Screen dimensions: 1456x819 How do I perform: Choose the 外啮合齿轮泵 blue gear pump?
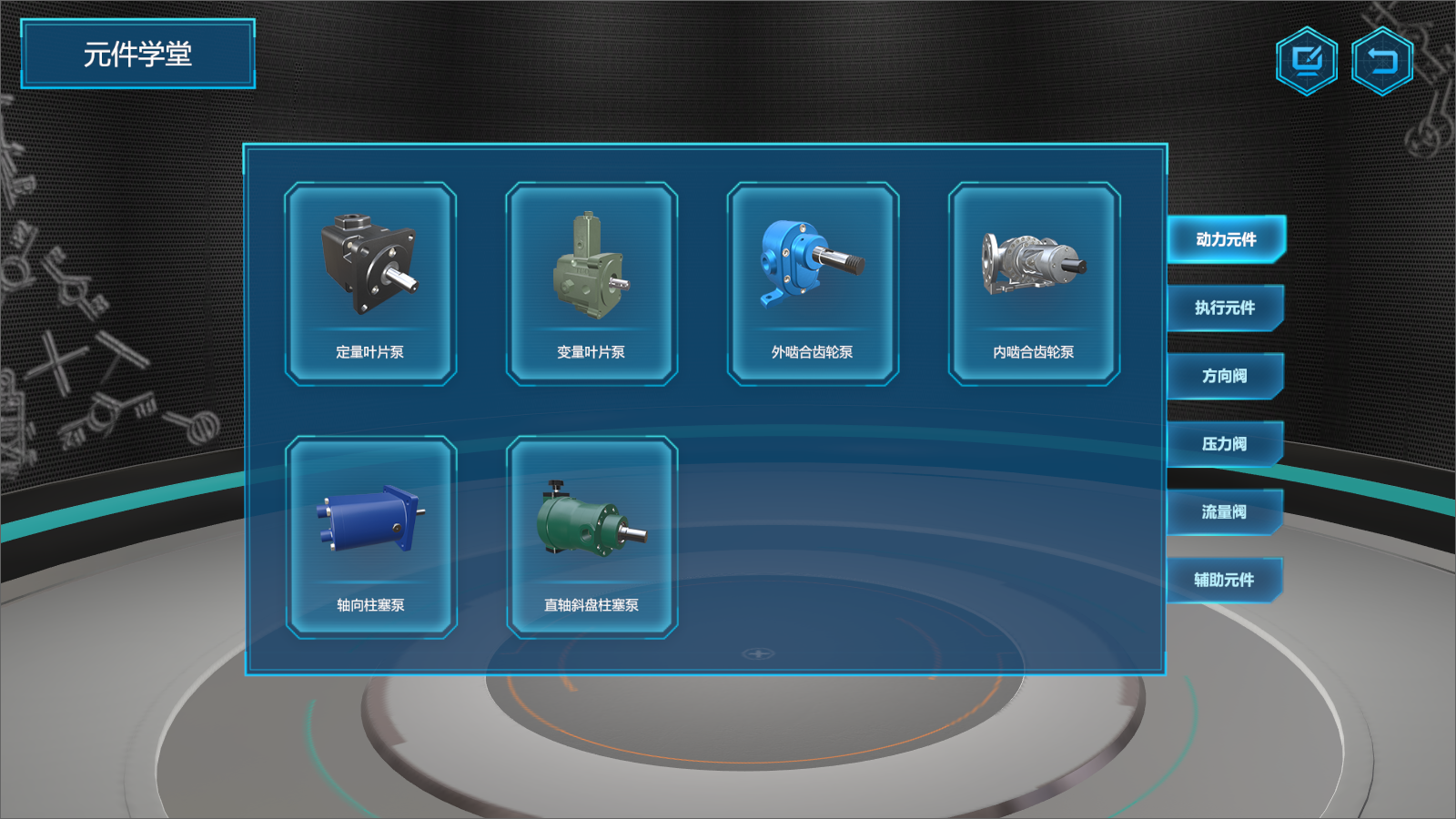[x=813, y=283]
